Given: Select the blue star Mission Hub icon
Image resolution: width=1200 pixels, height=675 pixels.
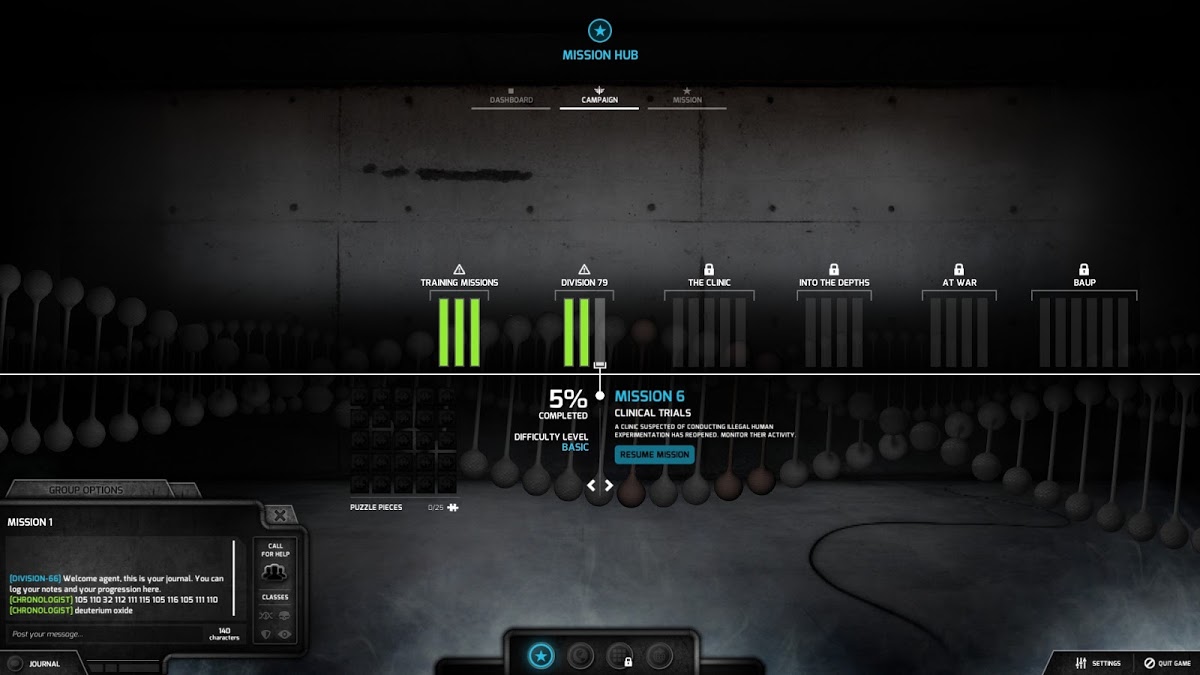Looking at the screenshot, I should pyautogui.click(x=541, y=656).
